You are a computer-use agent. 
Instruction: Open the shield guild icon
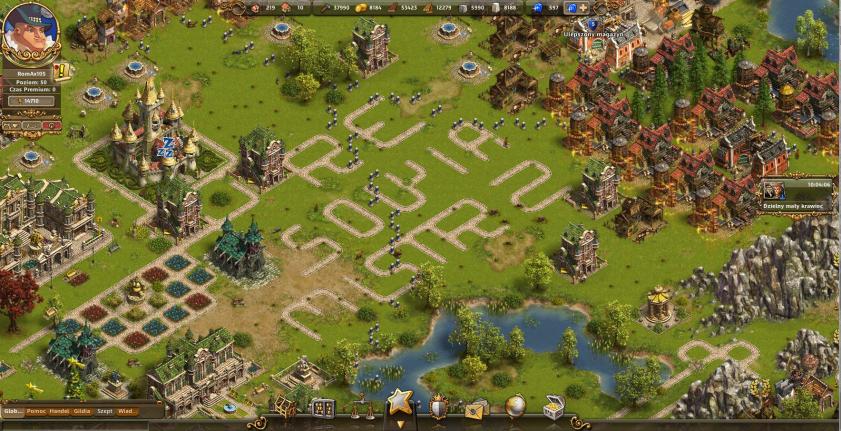(x=438, y=406)
